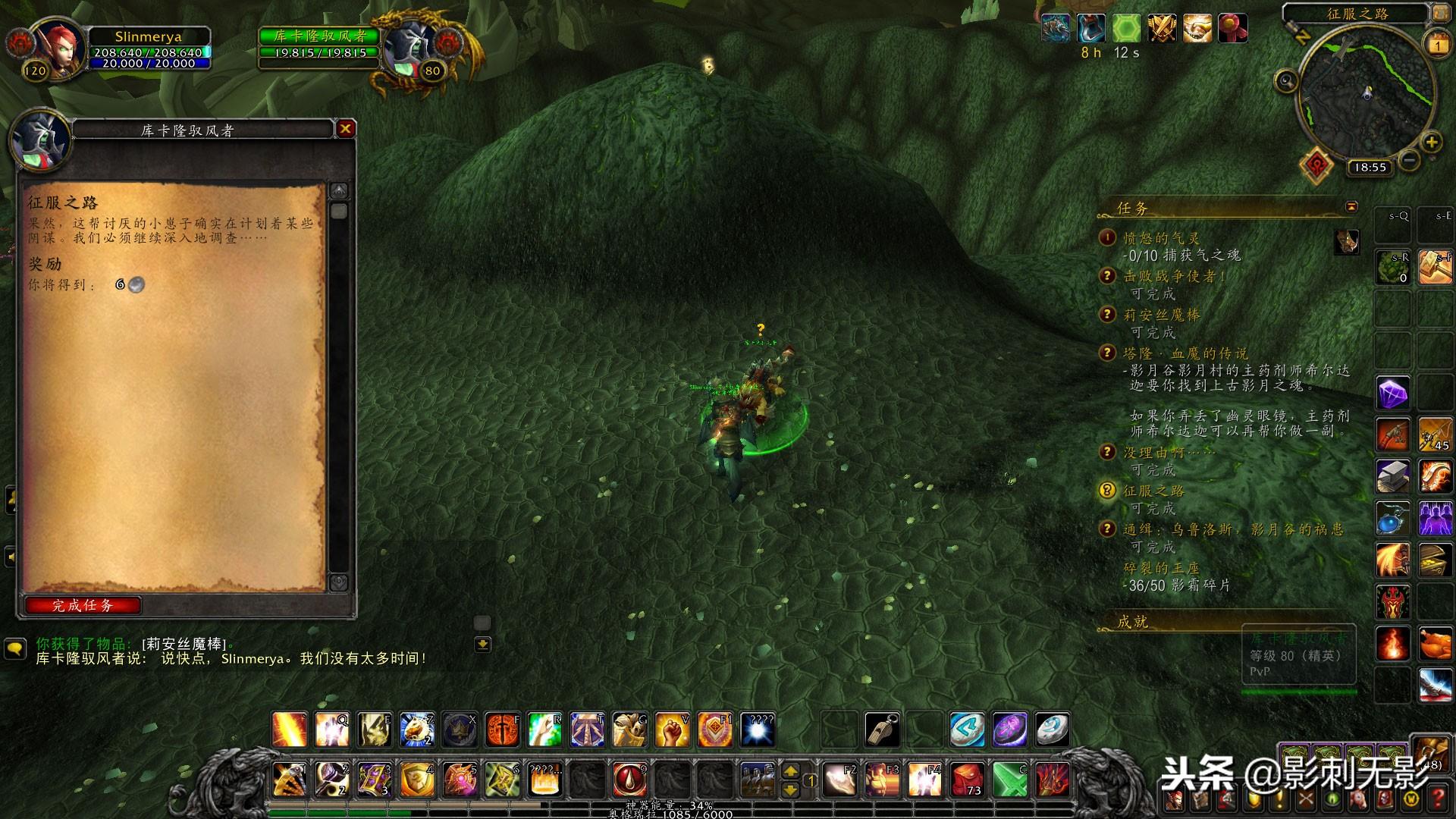Close the 库卡隆驭风者 quest dialog

tap(345, 129)
